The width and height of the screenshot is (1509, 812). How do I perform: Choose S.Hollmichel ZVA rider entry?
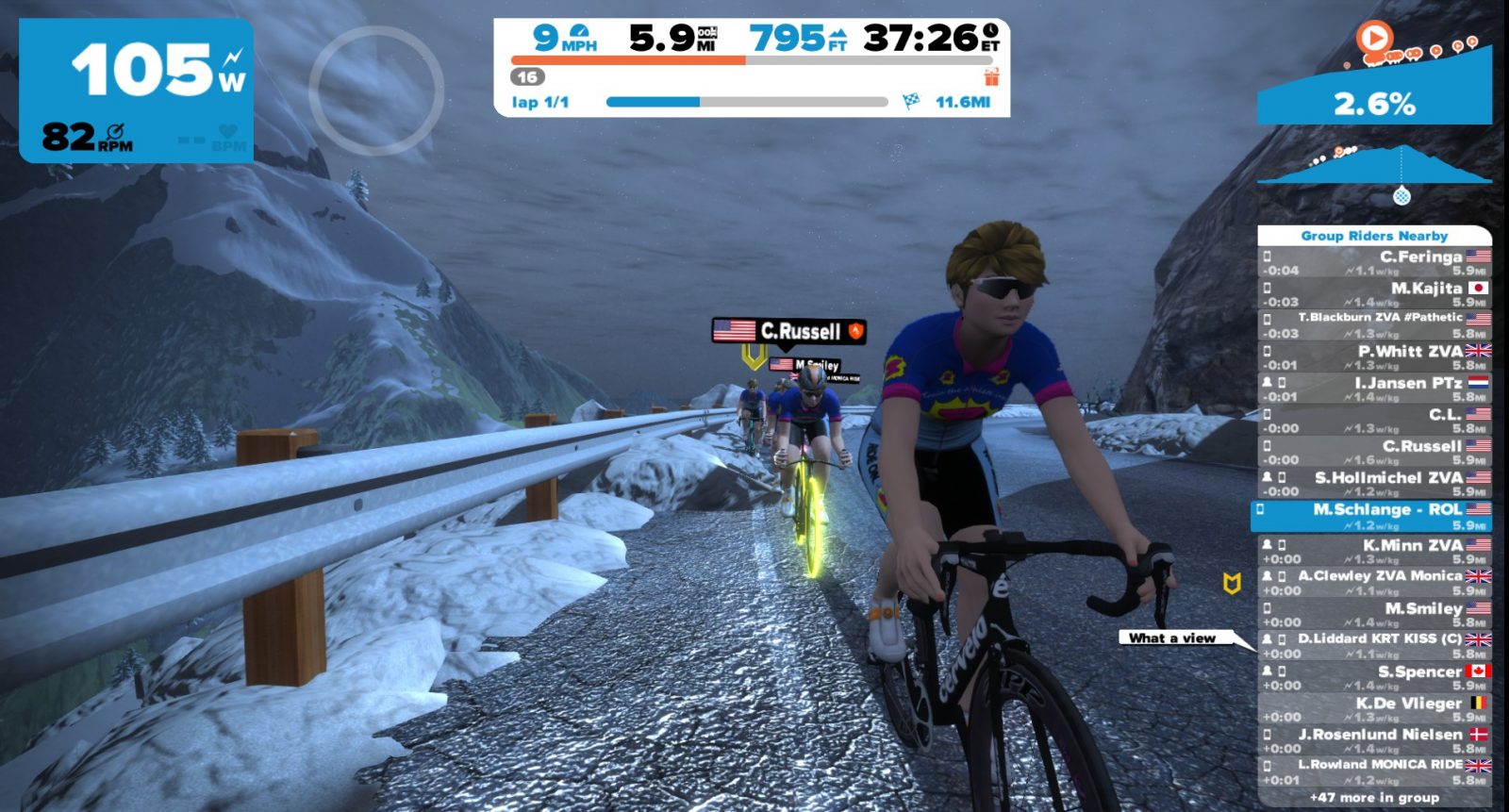pos(1374,484)
